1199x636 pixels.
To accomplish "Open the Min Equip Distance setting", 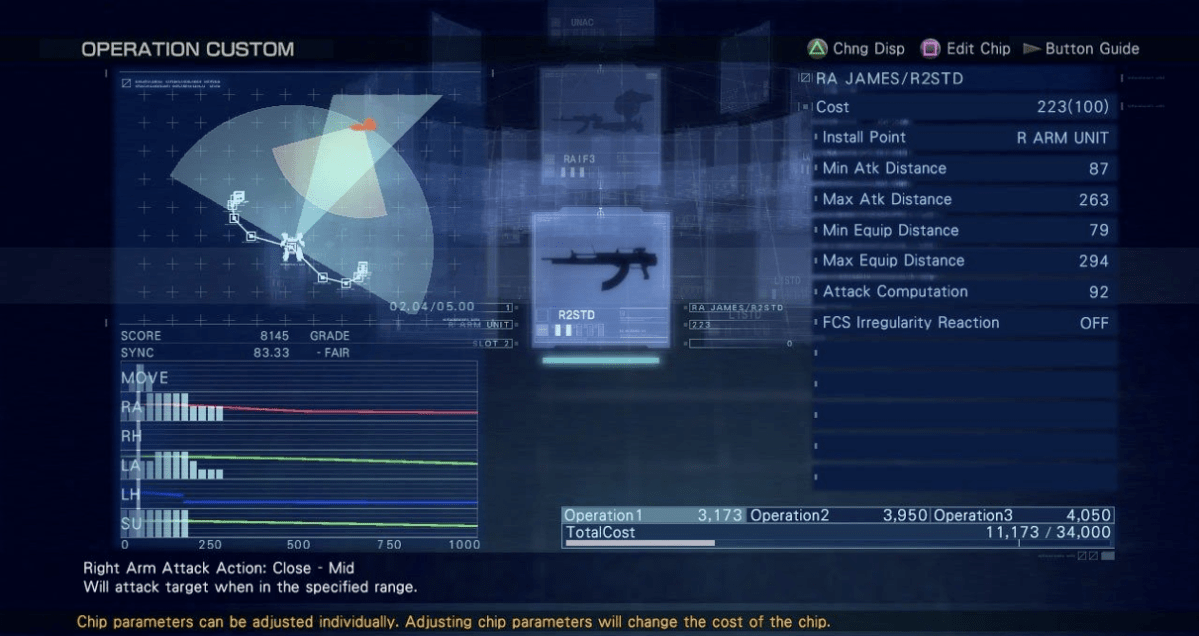I will [964, 231].
